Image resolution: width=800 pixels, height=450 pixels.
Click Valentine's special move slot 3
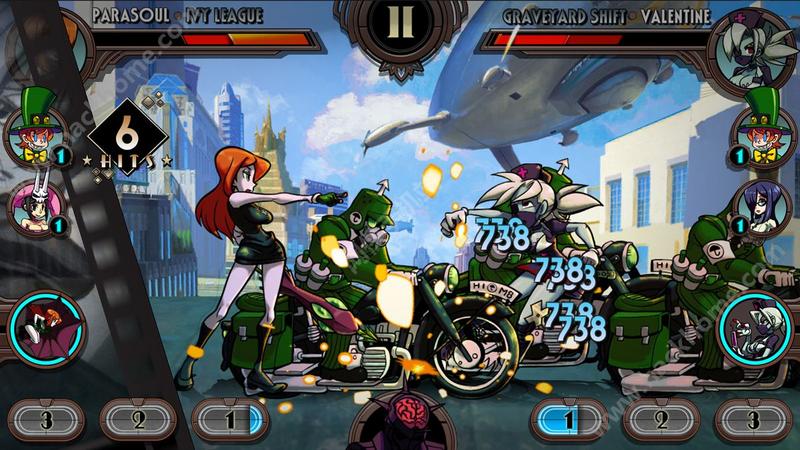click(754, 419)
